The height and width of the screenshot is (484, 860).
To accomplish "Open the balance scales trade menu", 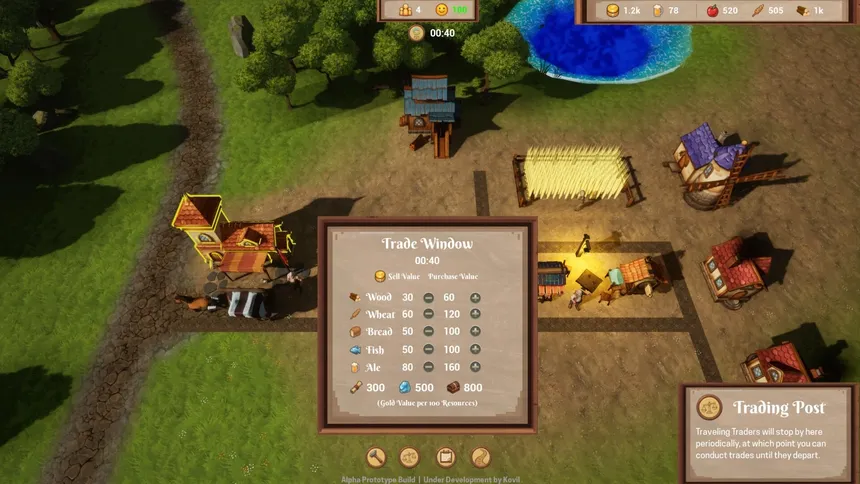I will [x=410, y=457].
